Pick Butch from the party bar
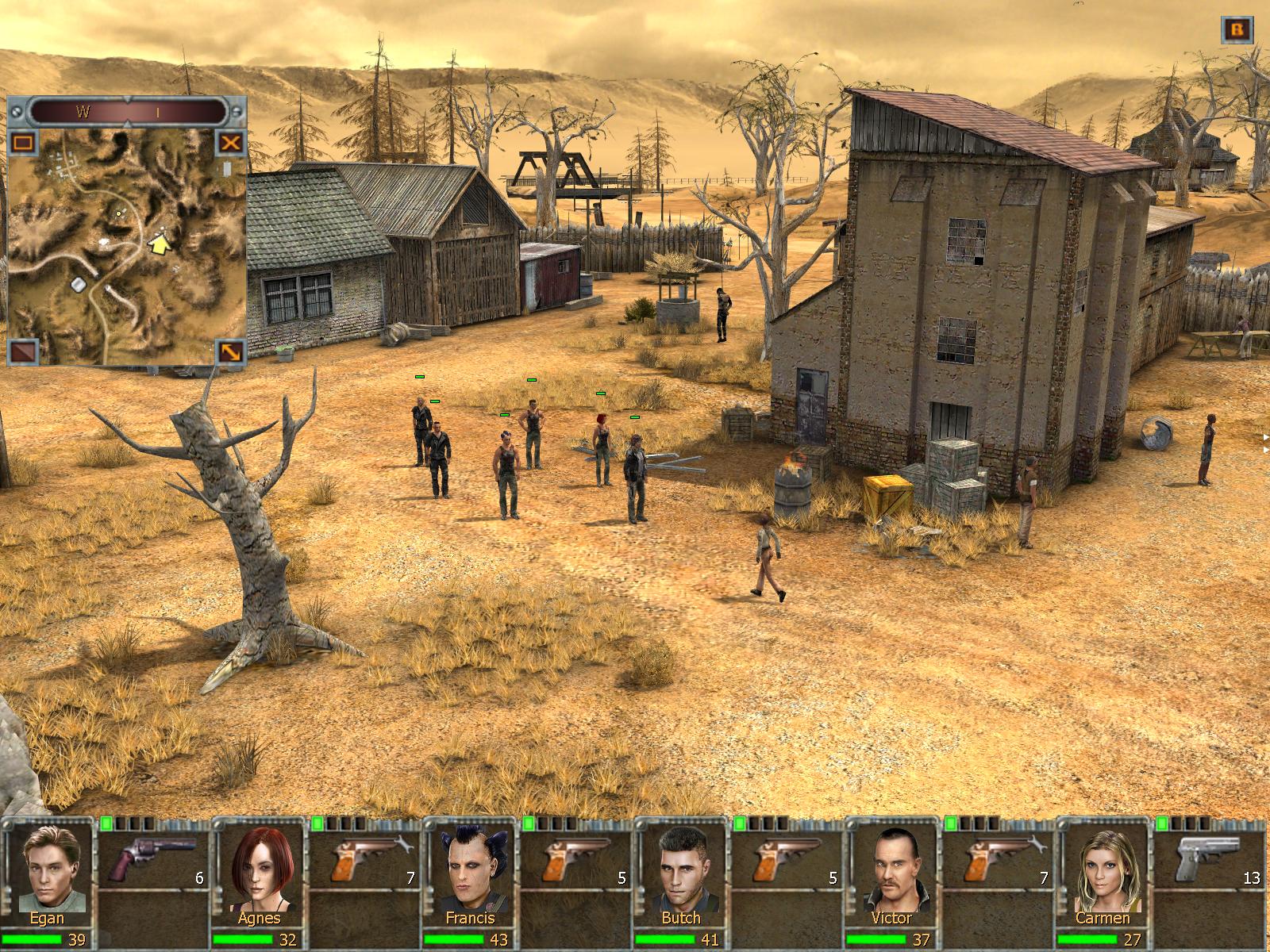 pos(680,870)
